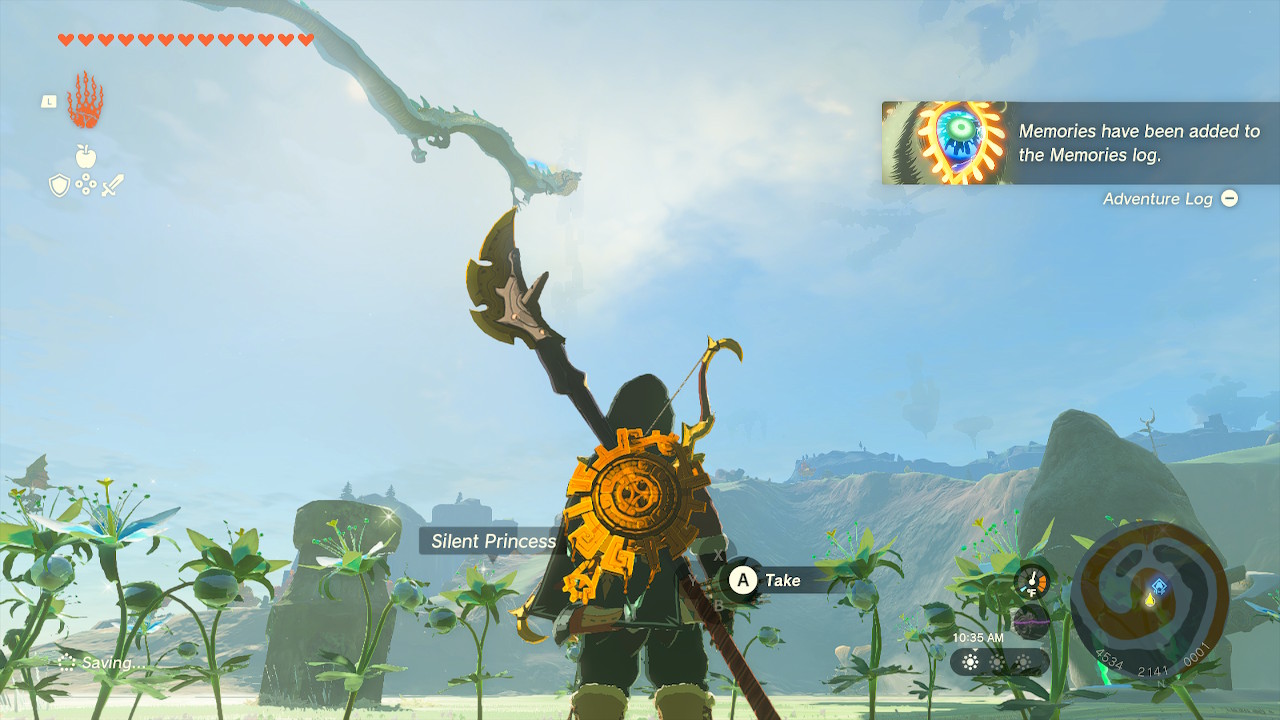Toggle the L button ability badge

coord(49,101)
